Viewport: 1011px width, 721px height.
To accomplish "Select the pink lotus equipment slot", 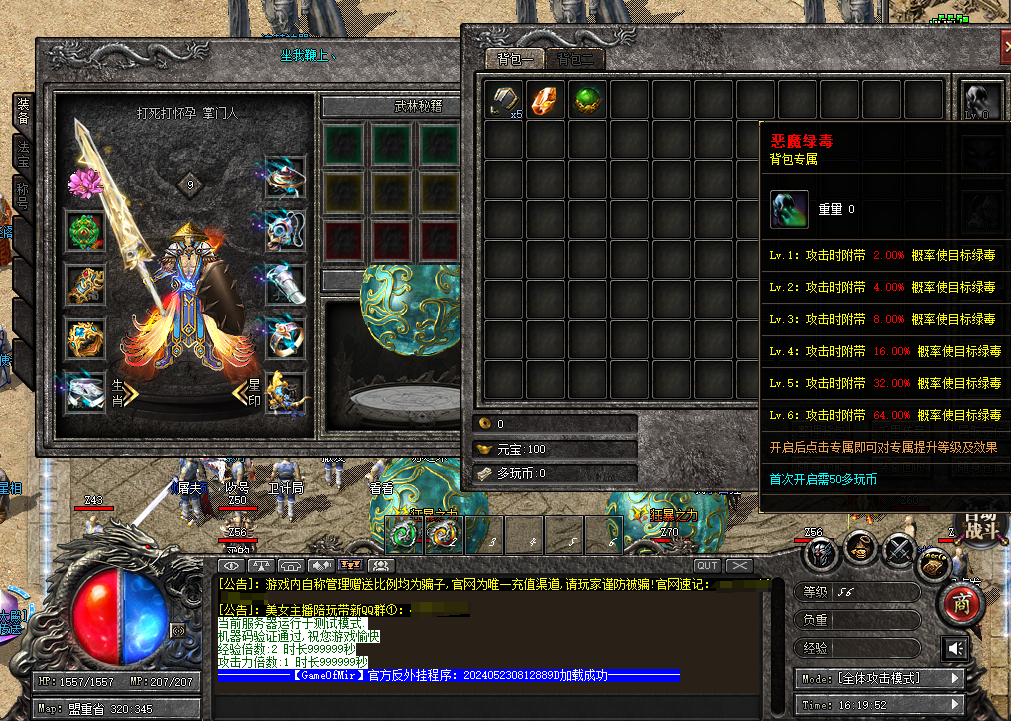I will pos(84,182).
